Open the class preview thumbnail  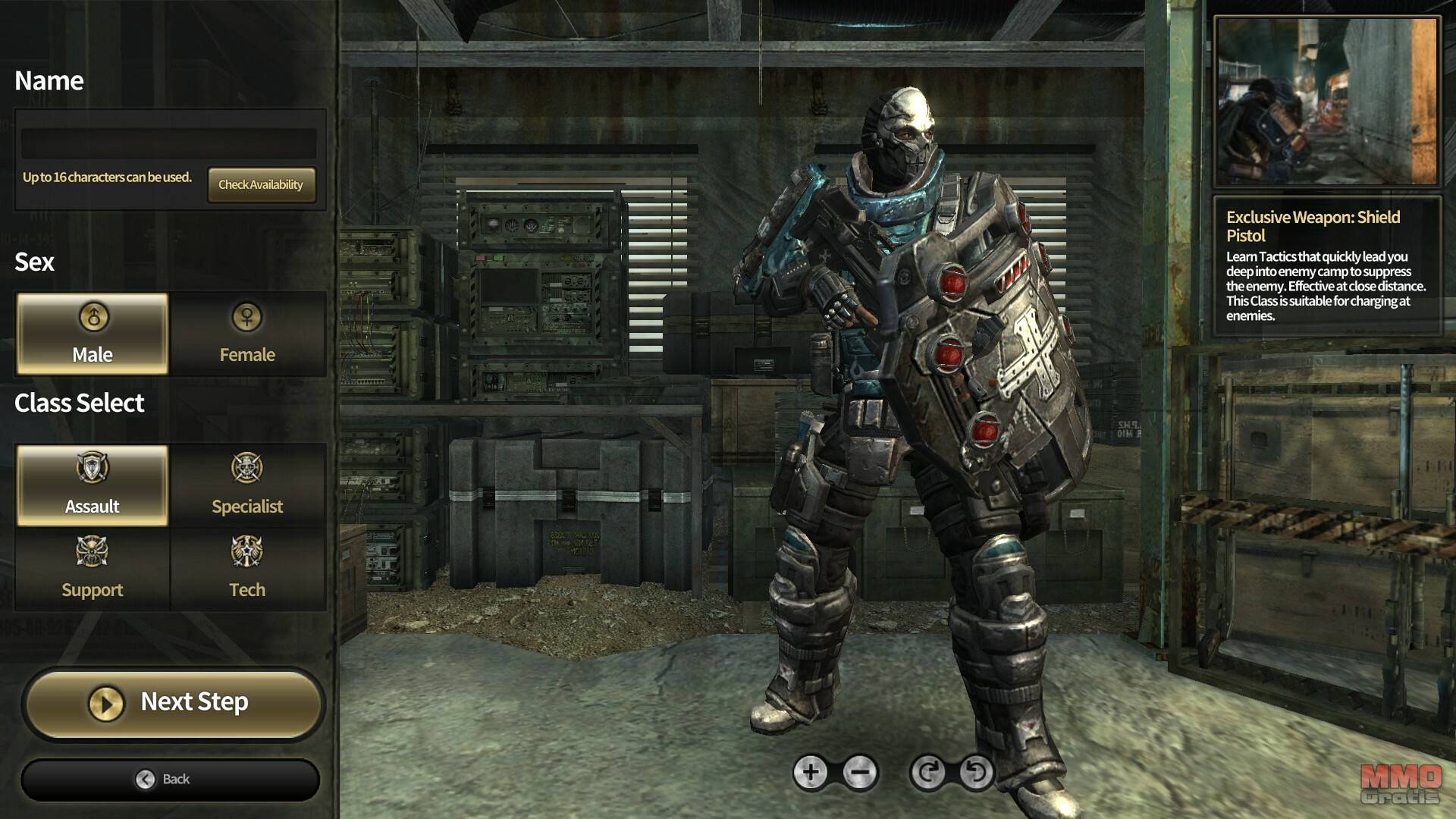(1326, 102)
